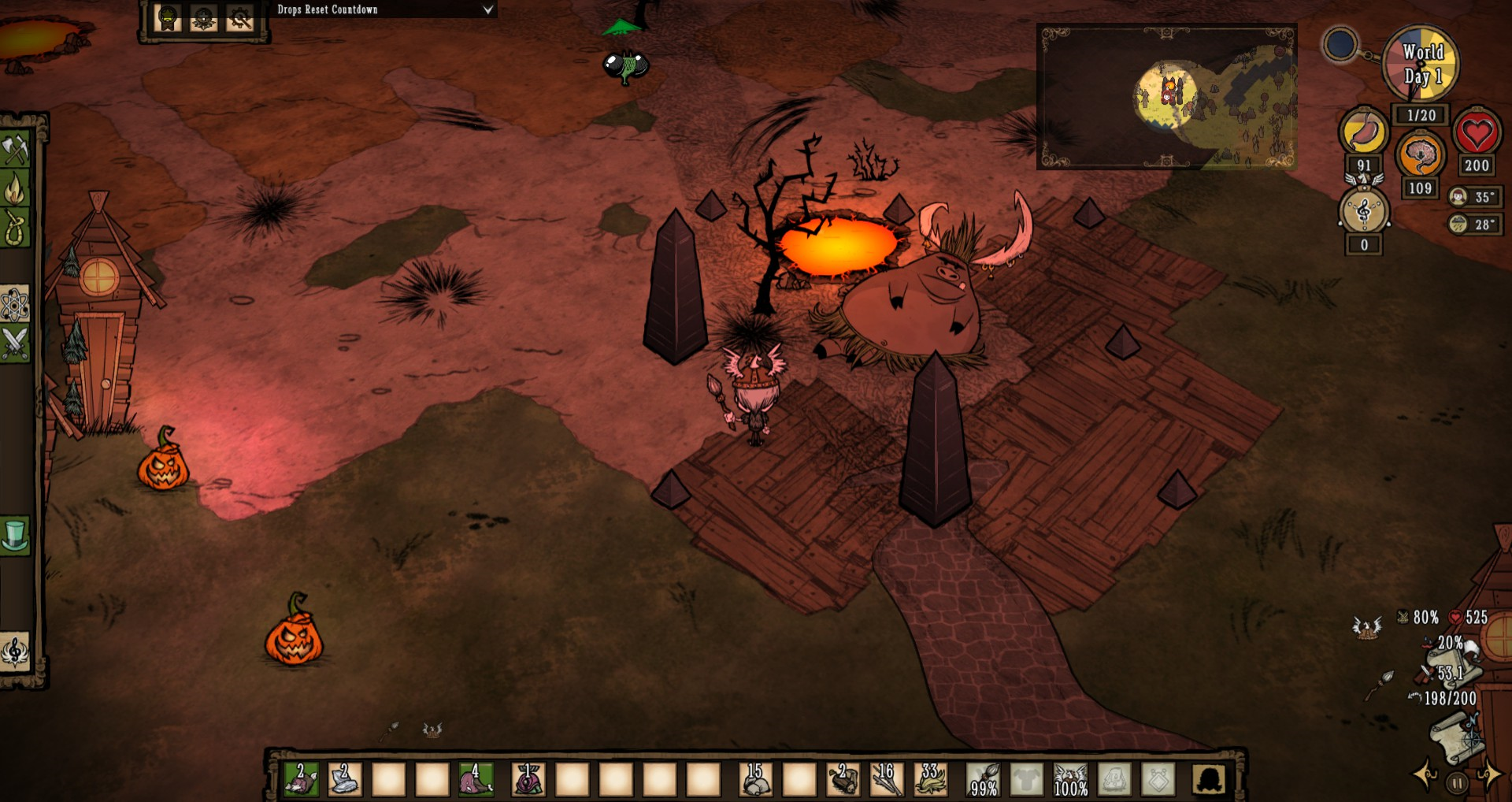Rotate the camera right with the arrow
Screen dimensions: 1512x802
coord(1489,775)
